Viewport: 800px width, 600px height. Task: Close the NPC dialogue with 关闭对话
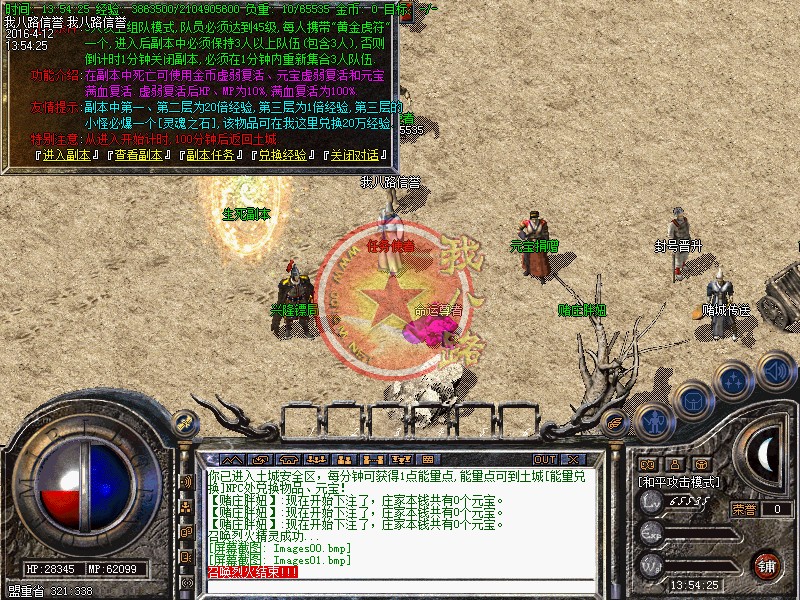point(355,155)
